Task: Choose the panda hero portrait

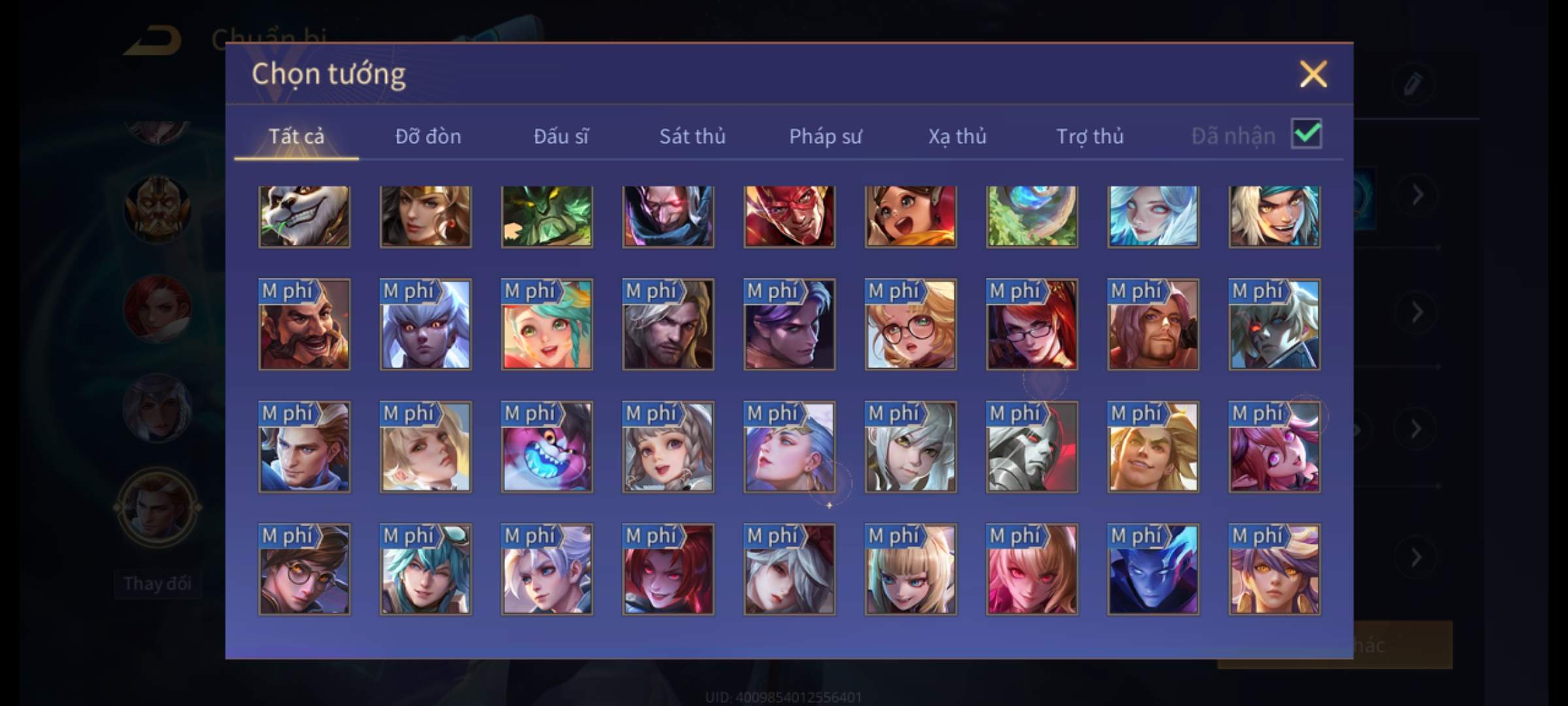Action: [x=304, y=216]
